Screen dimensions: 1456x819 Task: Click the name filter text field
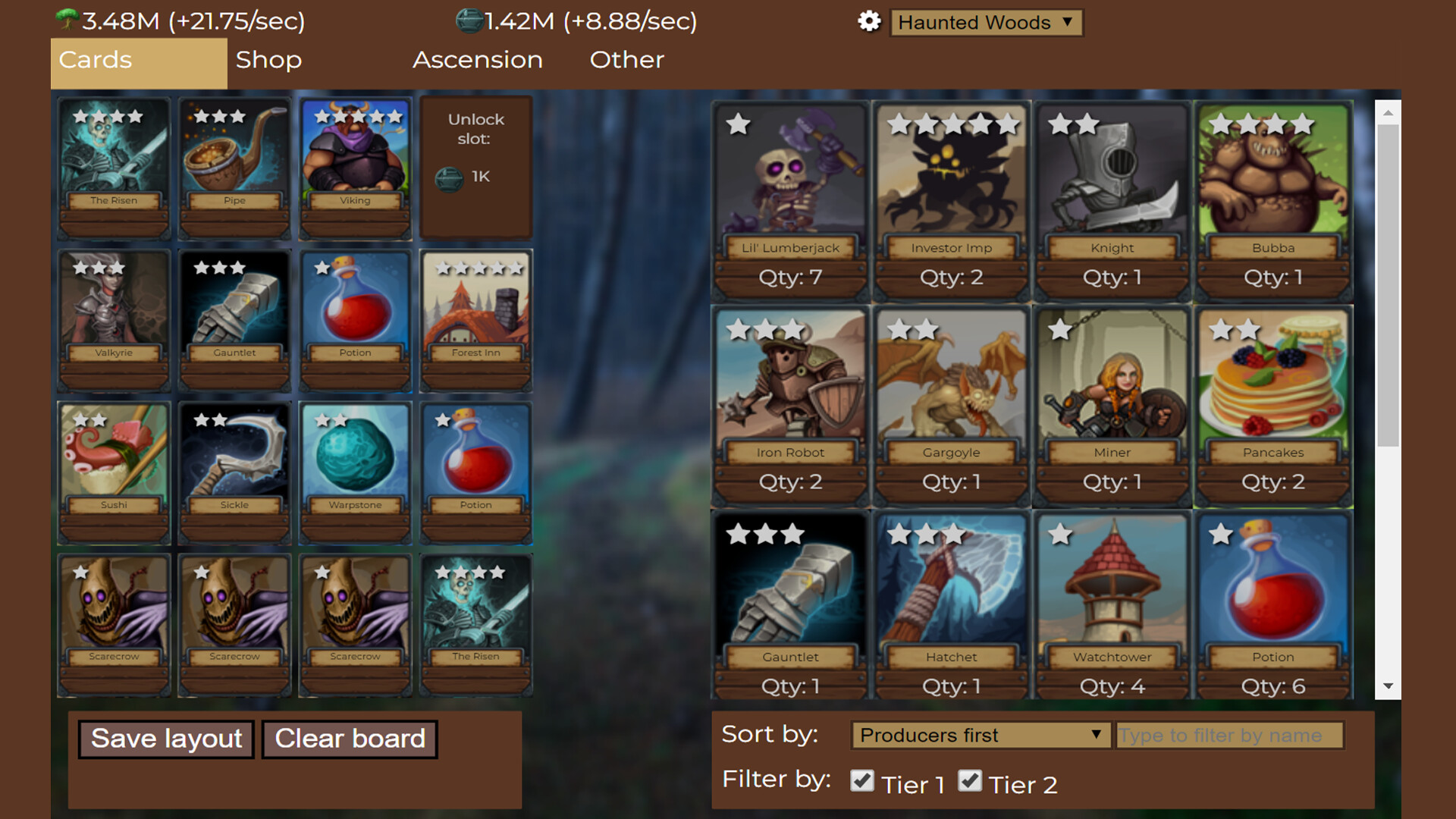(x=1228, y=734)
